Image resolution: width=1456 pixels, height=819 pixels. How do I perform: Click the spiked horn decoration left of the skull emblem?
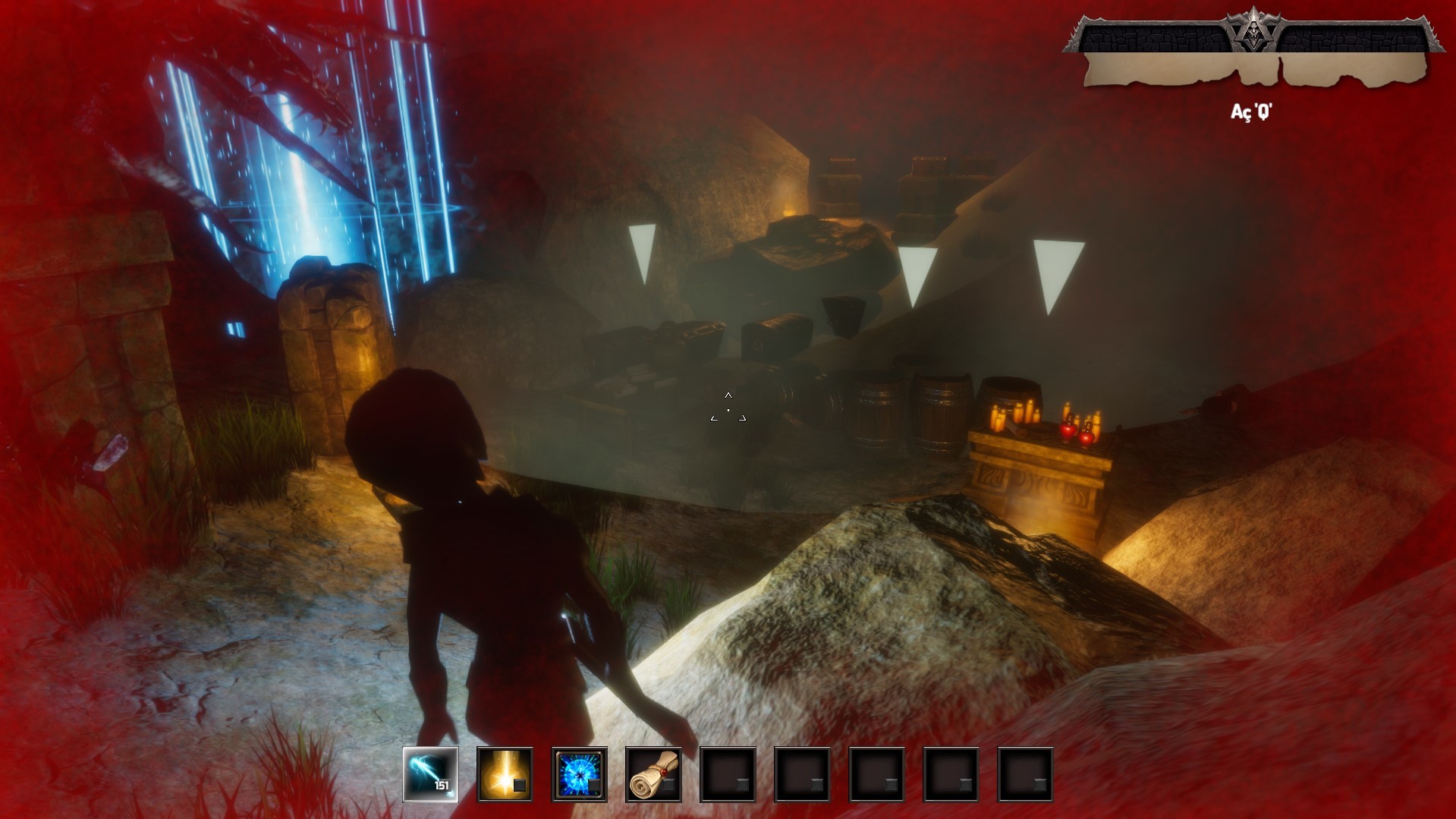[x=1233, y=19]
